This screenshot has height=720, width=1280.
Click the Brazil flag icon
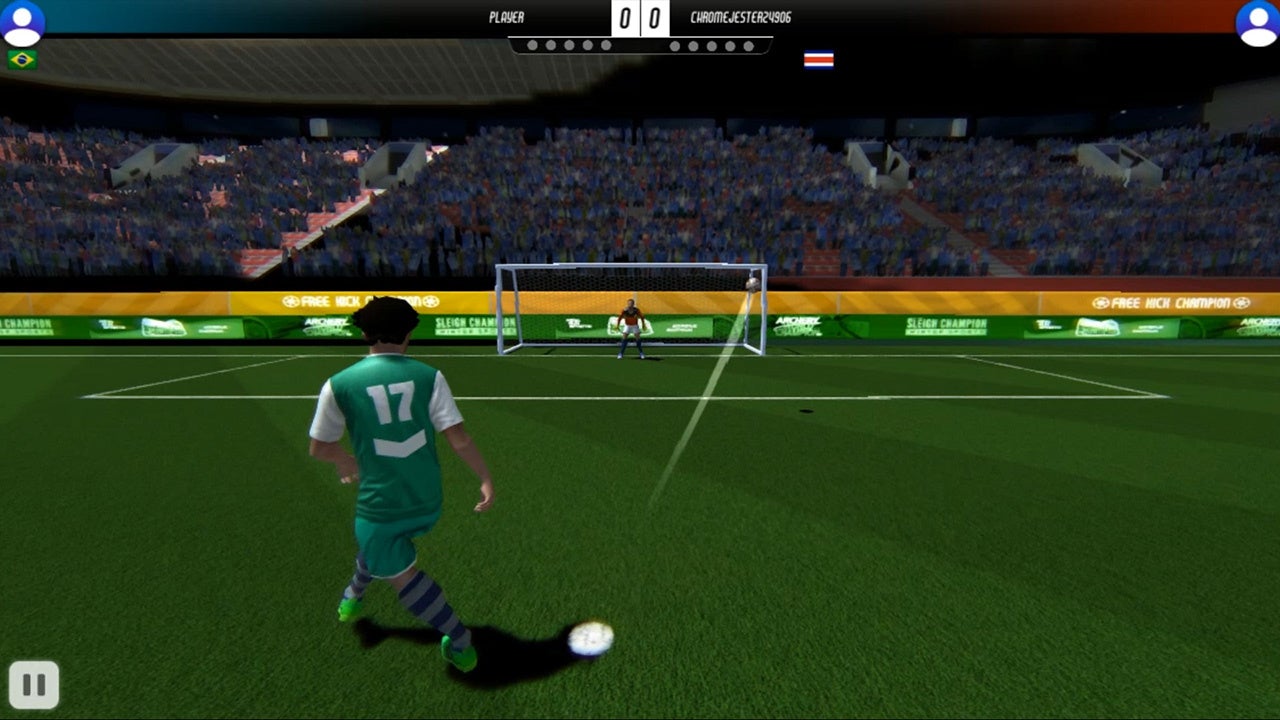pos(22,60)
